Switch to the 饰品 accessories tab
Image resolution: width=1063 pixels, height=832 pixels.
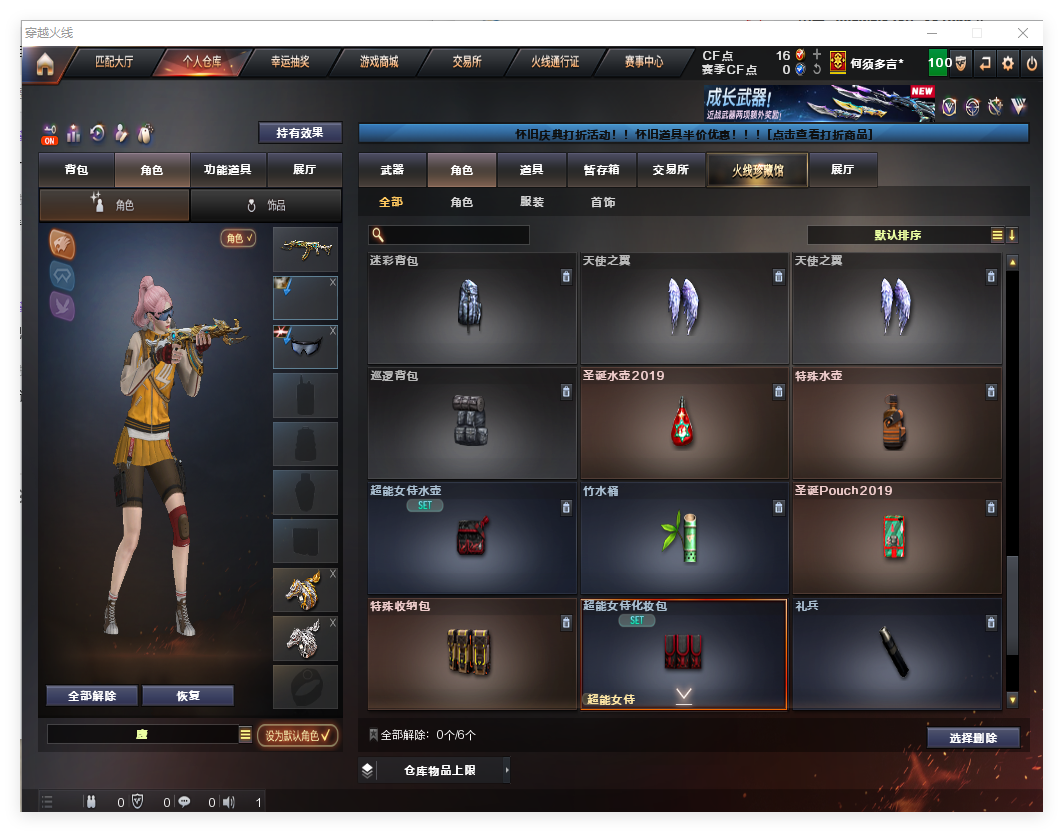[x=266, y=205]
